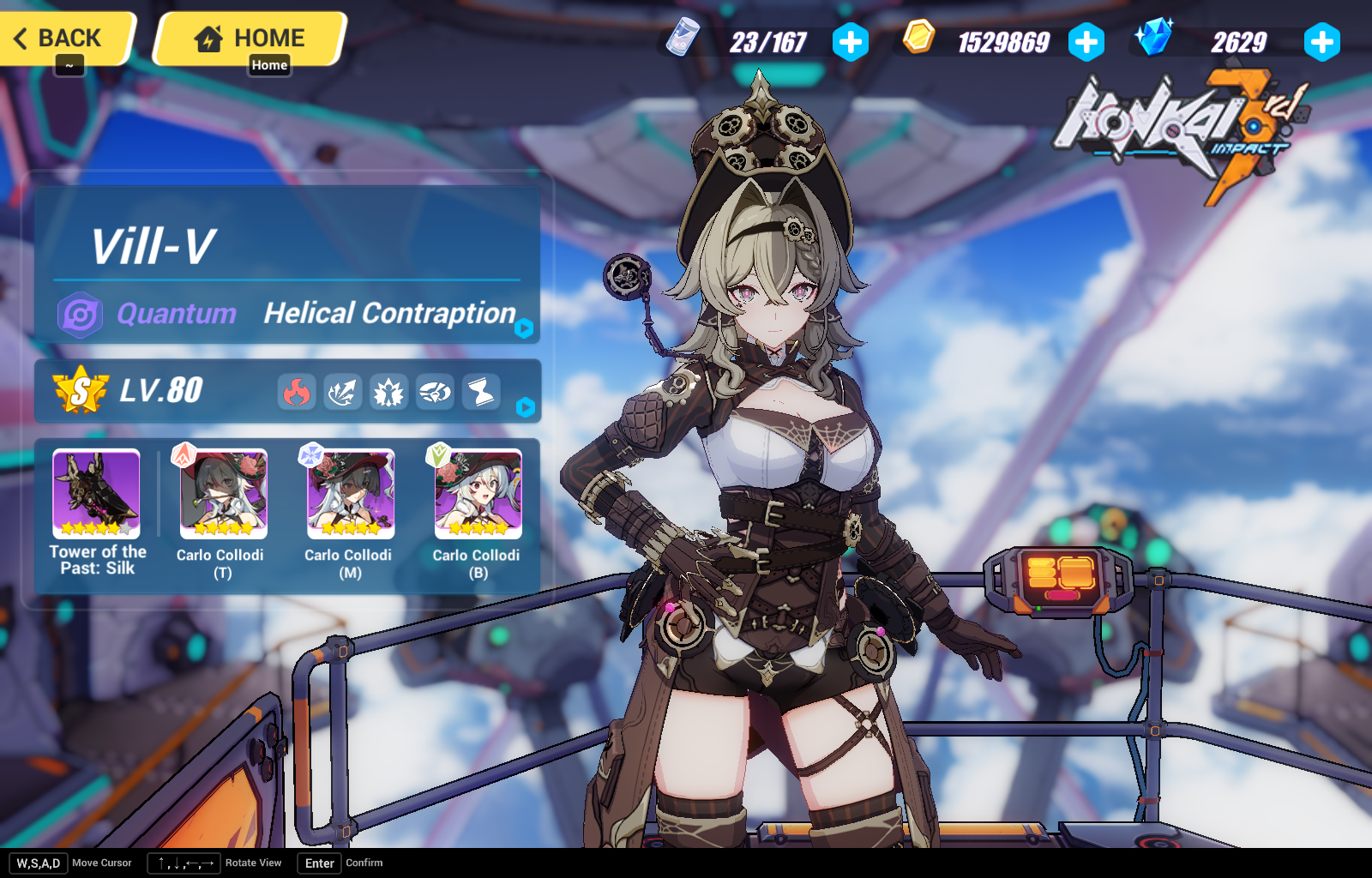Viewport: 1372px width, 878px height.
Task: Click the burst/arrows trait icon
Action: point(343,392)
